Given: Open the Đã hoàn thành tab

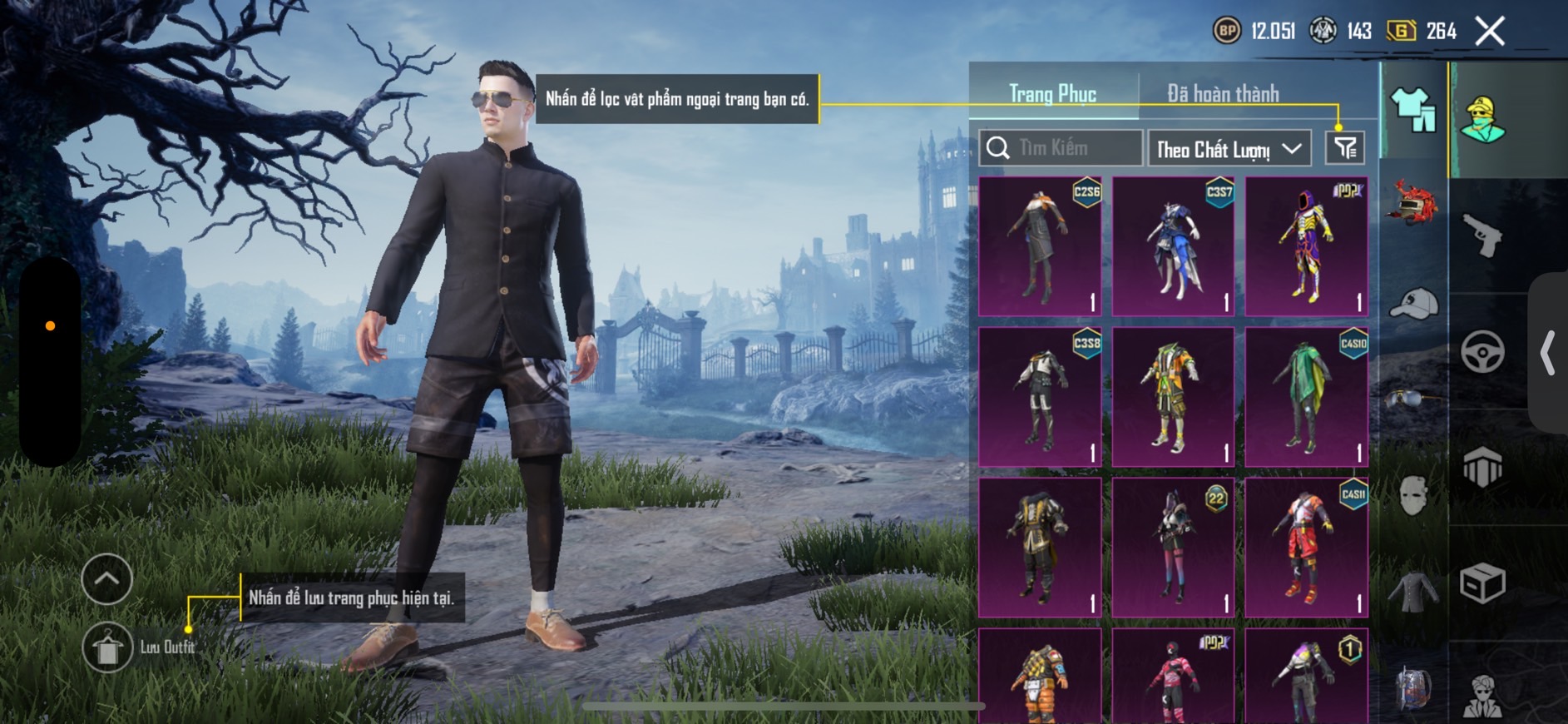Looking at the screenshot, I should [1222, 94].
